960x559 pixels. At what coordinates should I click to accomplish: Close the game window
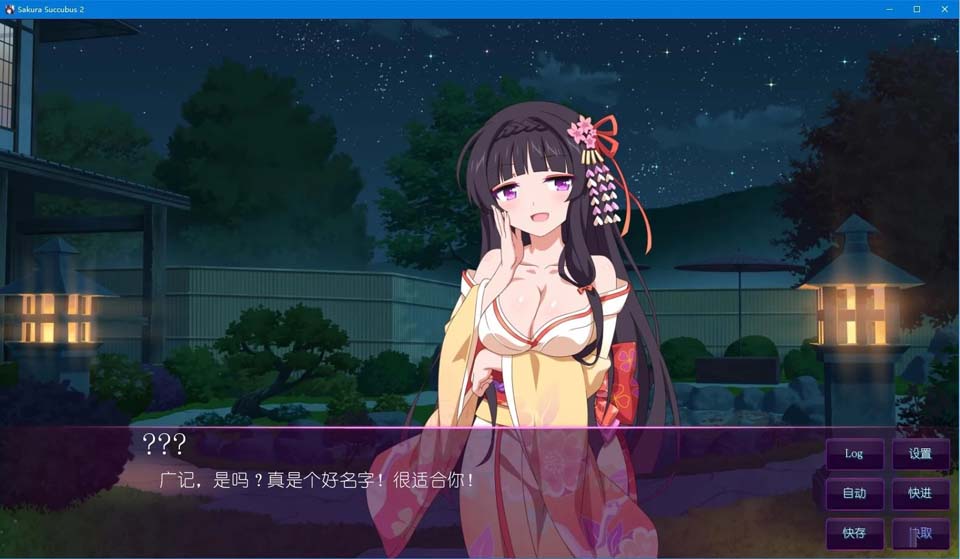pyautogui.click(x=944, y=9)
